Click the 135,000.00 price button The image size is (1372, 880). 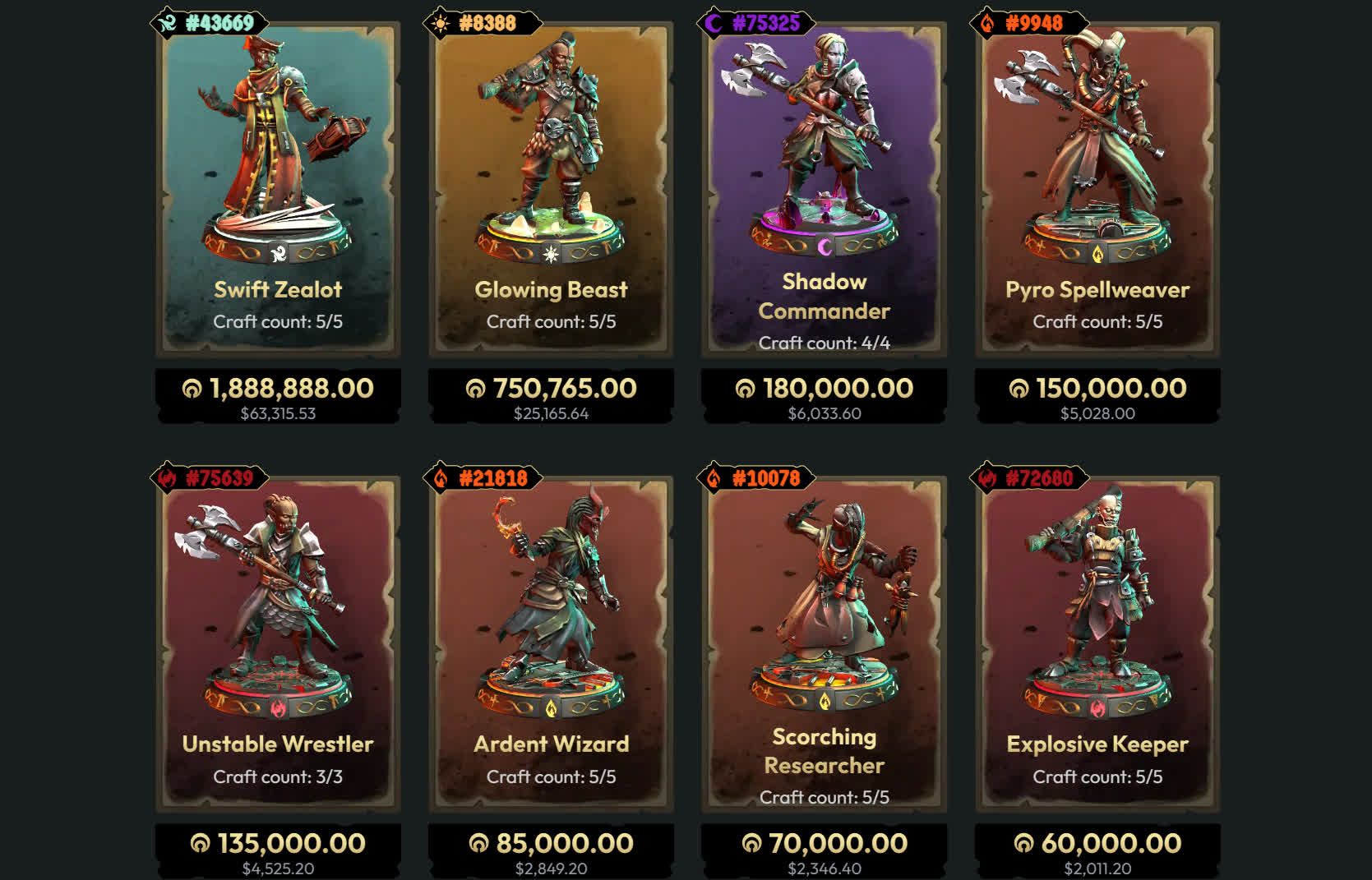[278, 851]
